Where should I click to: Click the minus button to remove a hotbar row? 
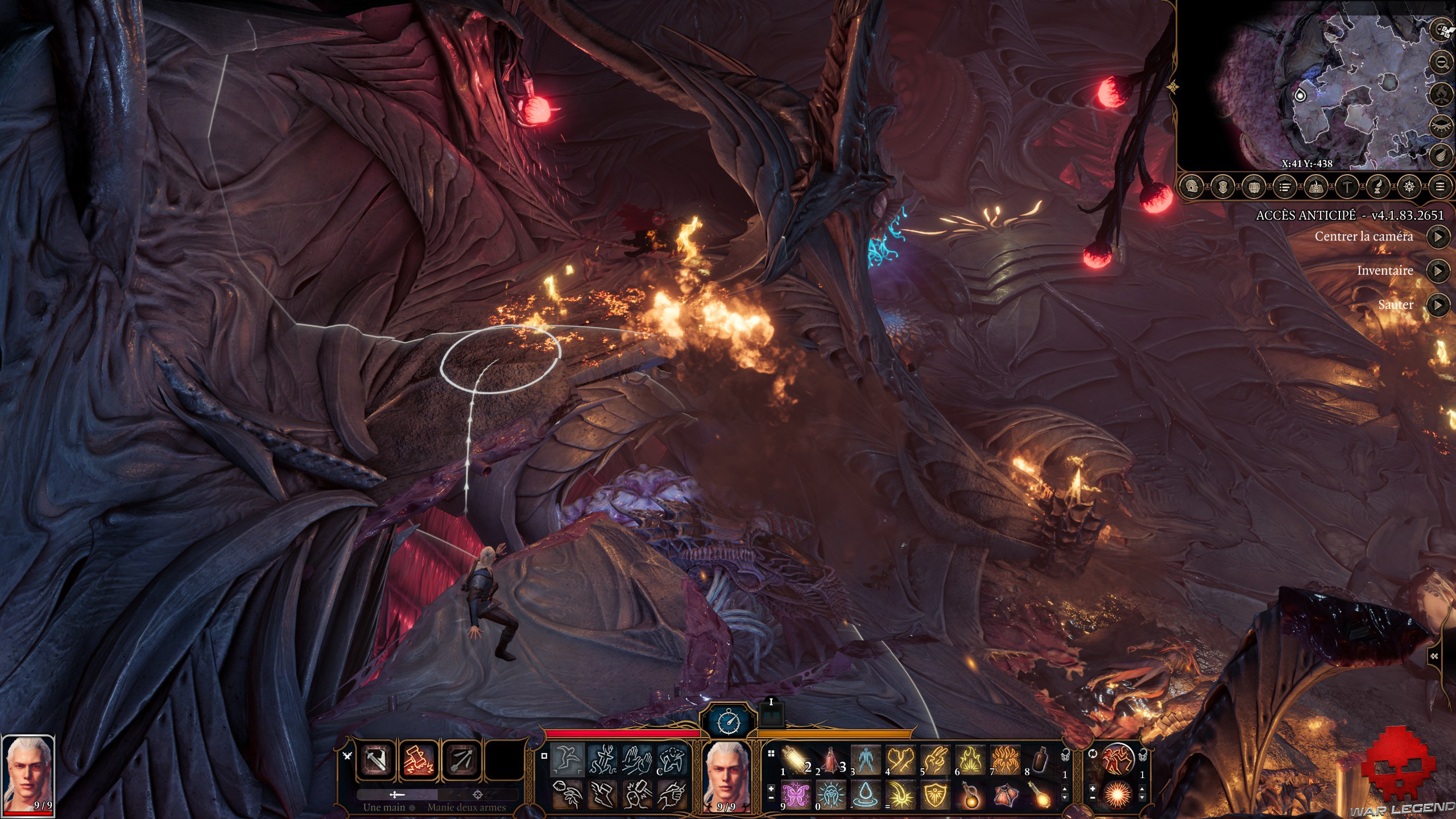point(771,798)
